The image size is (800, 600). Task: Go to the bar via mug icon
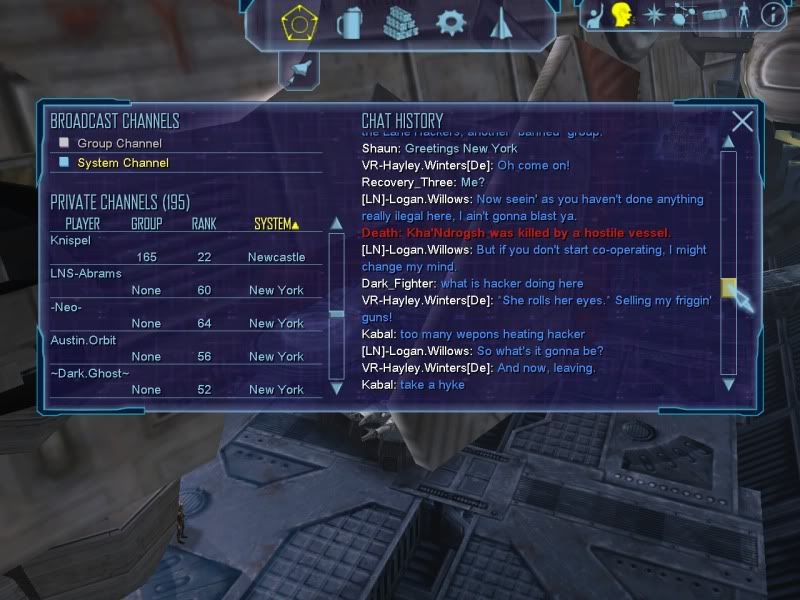(x=349, y=21)
